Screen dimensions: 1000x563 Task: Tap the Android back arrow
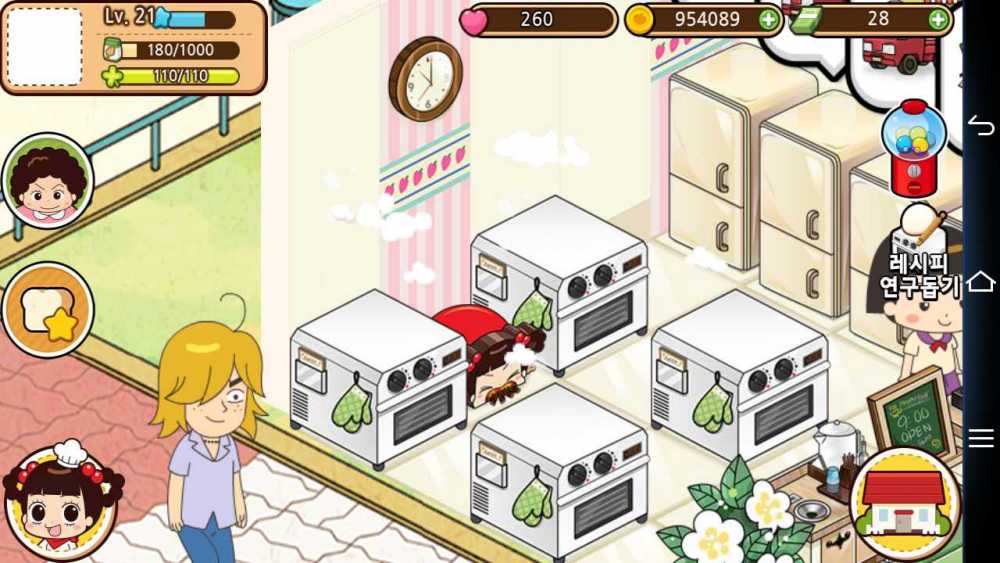point(981,124)
